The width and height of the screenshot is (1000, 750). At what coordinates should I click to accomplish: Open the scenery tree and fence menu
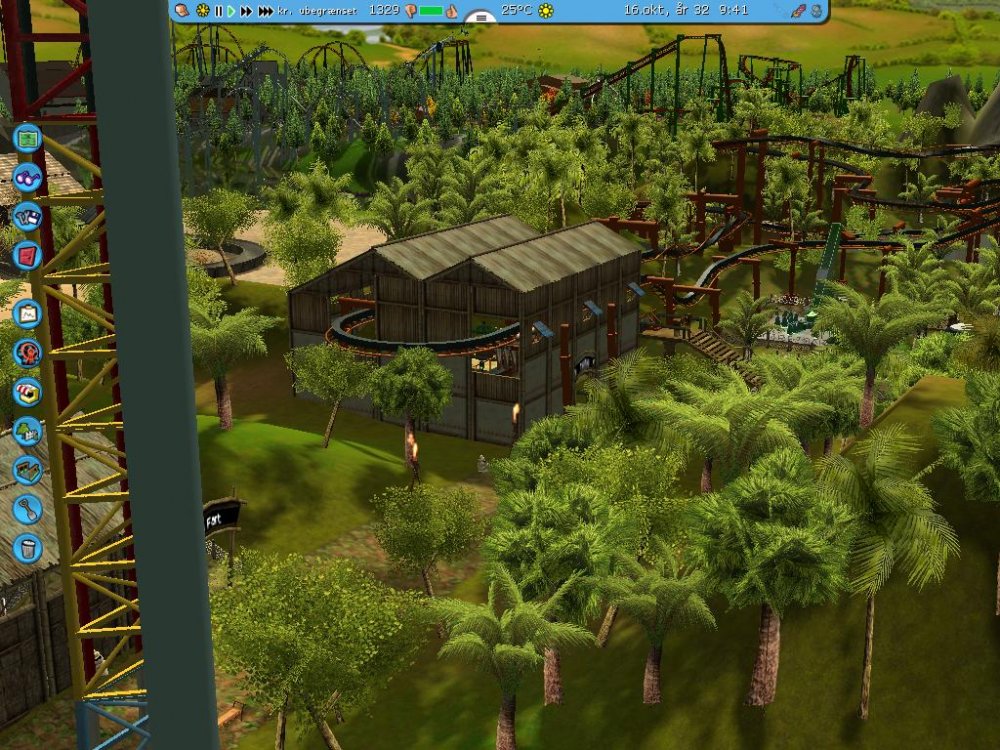pyautogui.click(x=27, y=431)
